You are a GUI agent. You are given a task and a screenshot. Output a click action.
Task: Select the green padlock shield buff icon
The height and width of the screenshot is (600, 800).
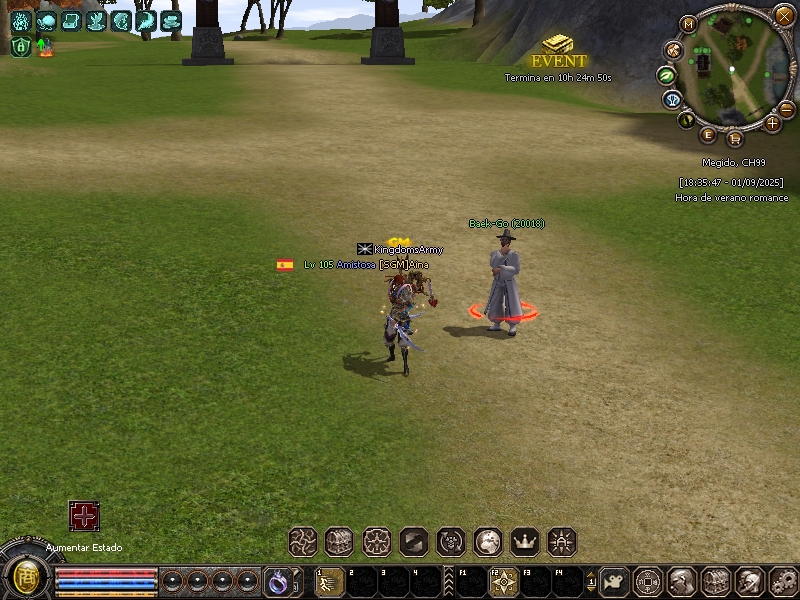(21, 46)
